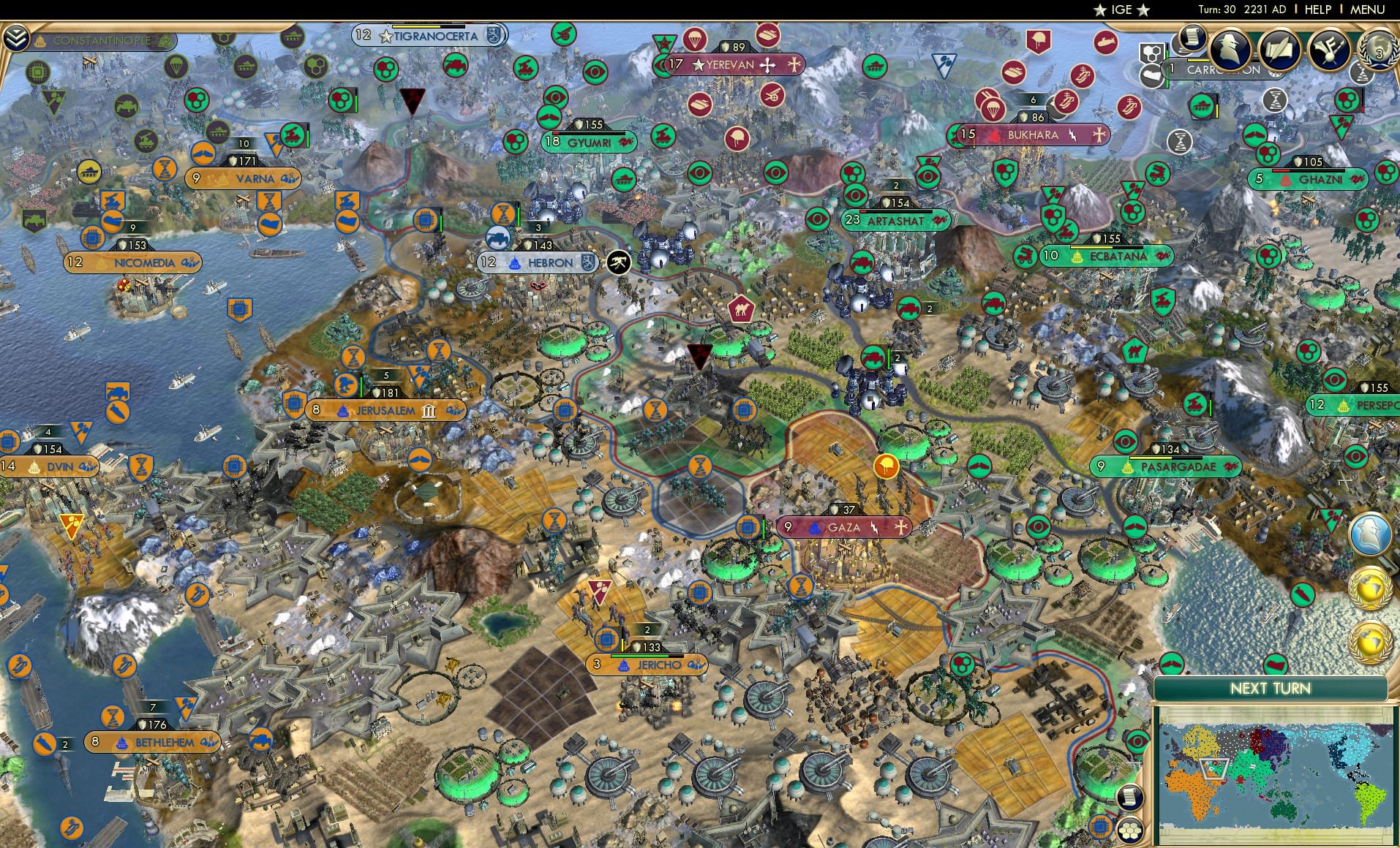Click the black pickaxe icon beside Hebron's banner
Image resolution: width=1400 pixels, height=848 pixels.
(618, 261)
